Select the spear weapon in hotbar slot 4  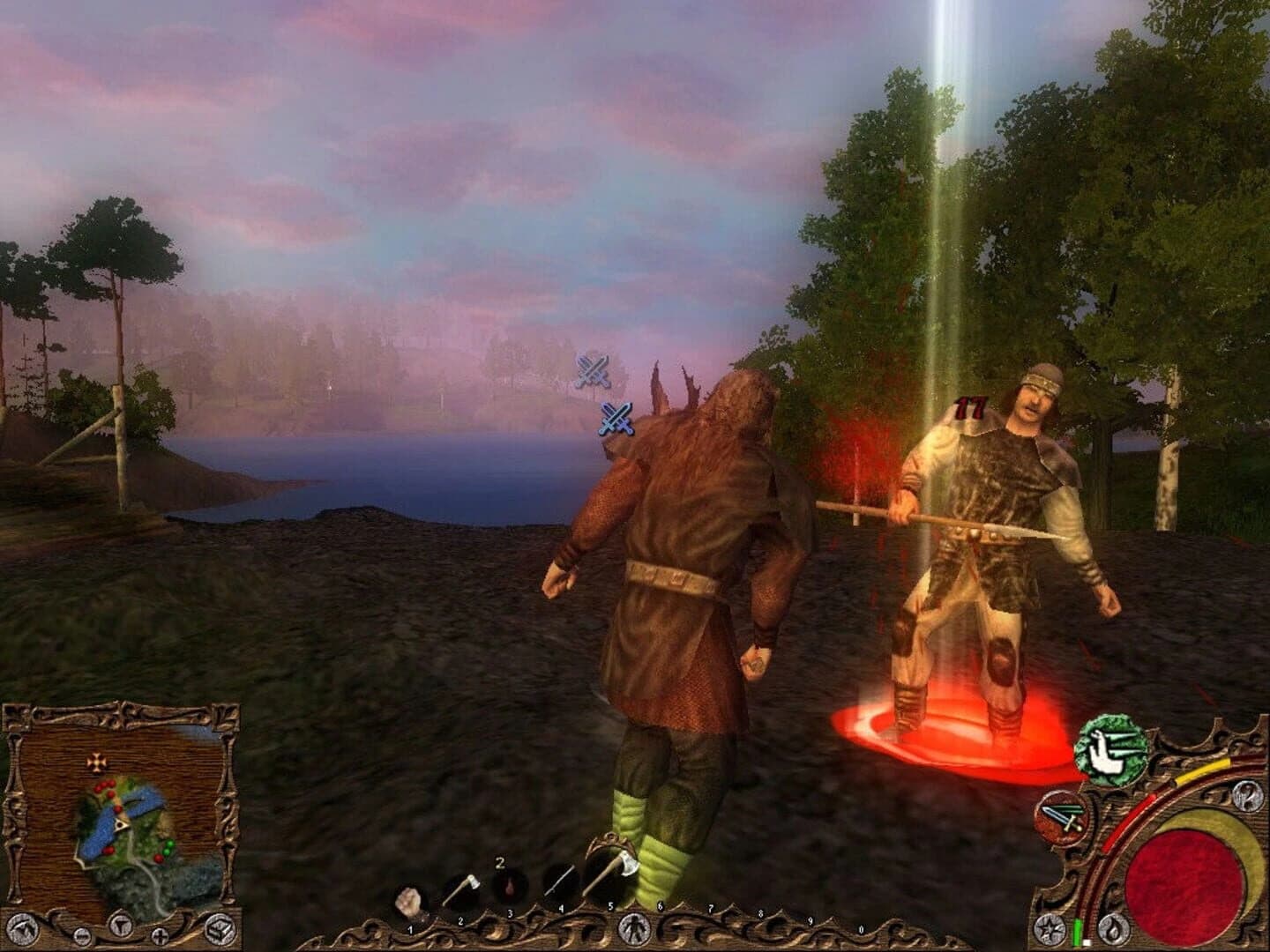pos(559,880)
